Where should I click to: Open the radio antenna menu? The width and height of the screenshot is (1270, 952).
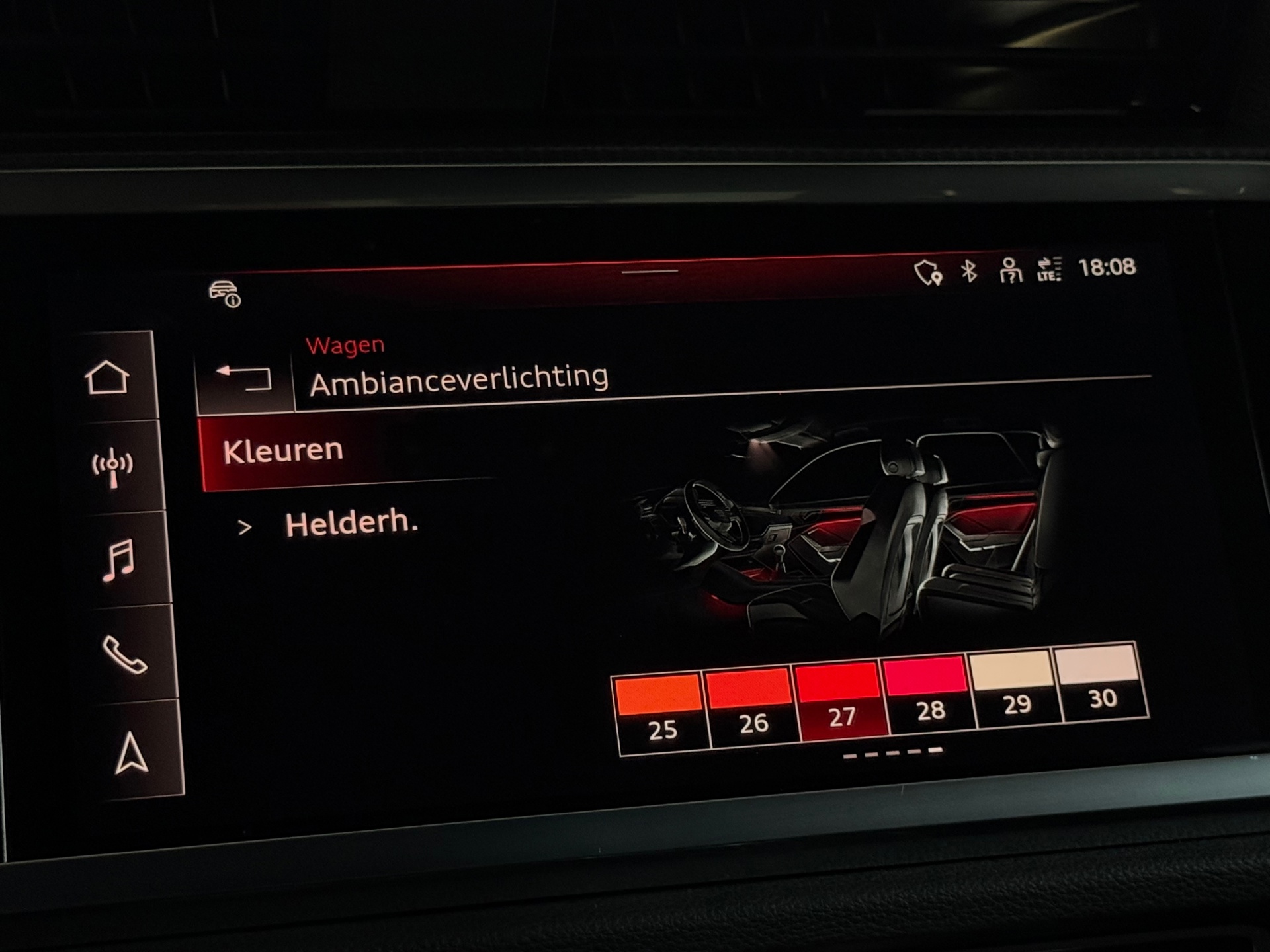(113, 467)
